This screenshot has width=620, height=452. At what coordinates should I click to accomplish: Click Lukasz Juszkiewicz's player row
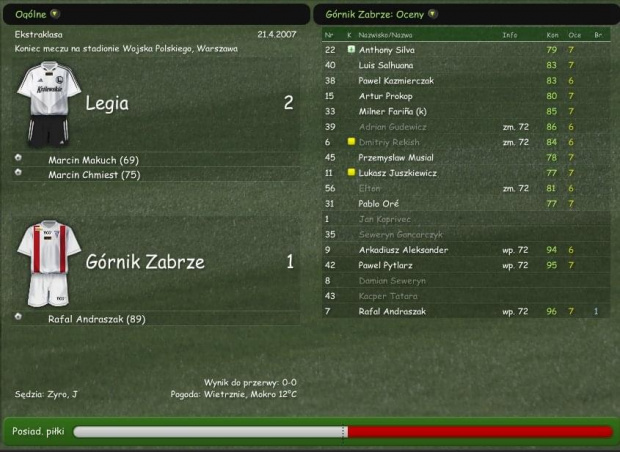point(397,173)
